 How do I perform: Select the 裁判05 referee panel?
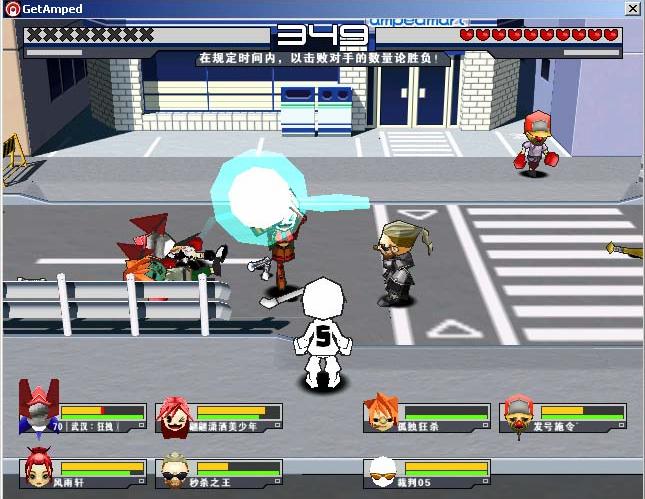pyautogui.click(x=428, y=473)
